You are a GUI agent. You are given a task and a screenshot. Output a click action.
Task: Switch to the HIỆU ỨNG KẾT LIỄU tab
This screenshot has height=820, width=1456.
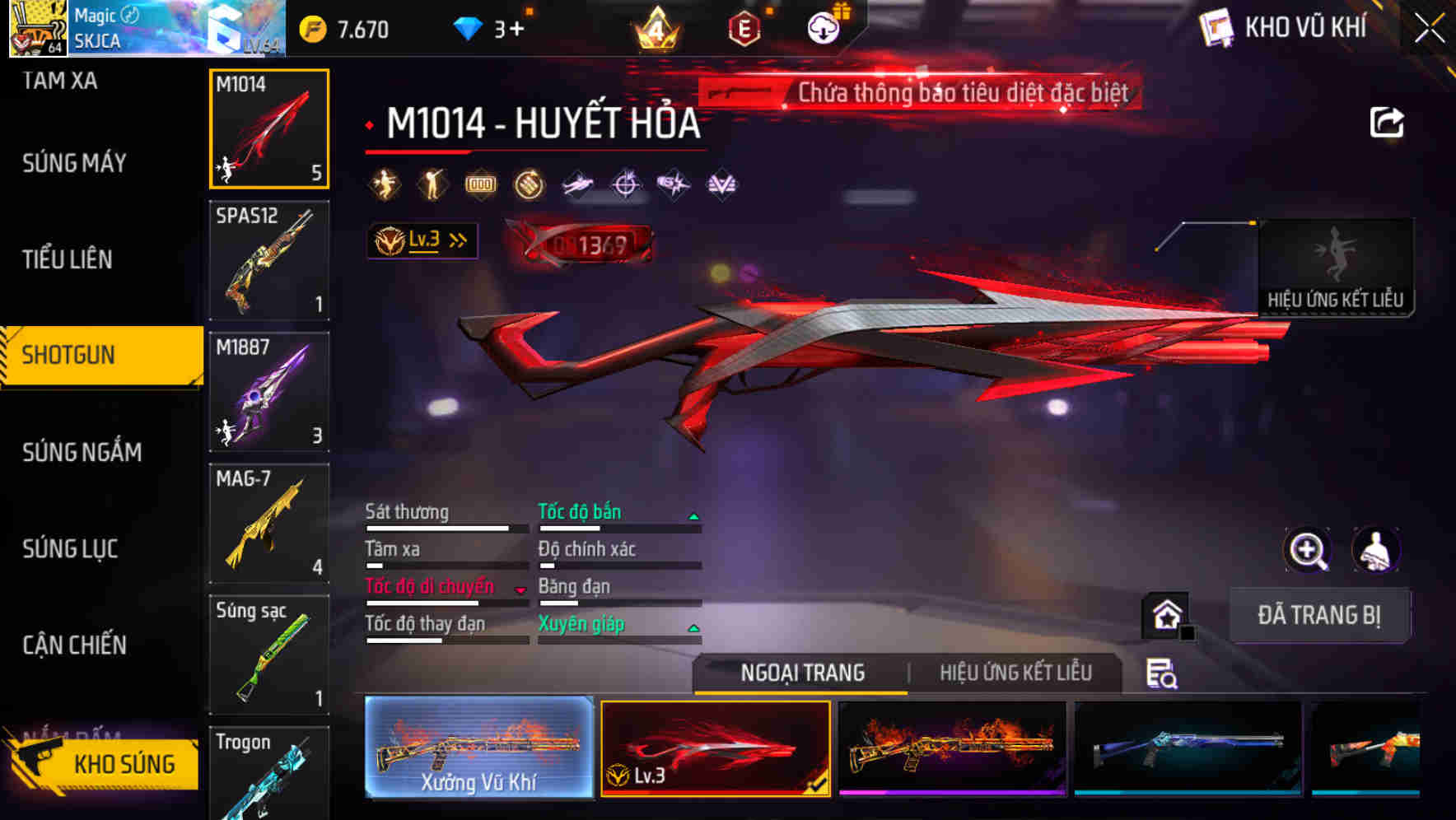pyautogui.click(x=1018, y=673)
